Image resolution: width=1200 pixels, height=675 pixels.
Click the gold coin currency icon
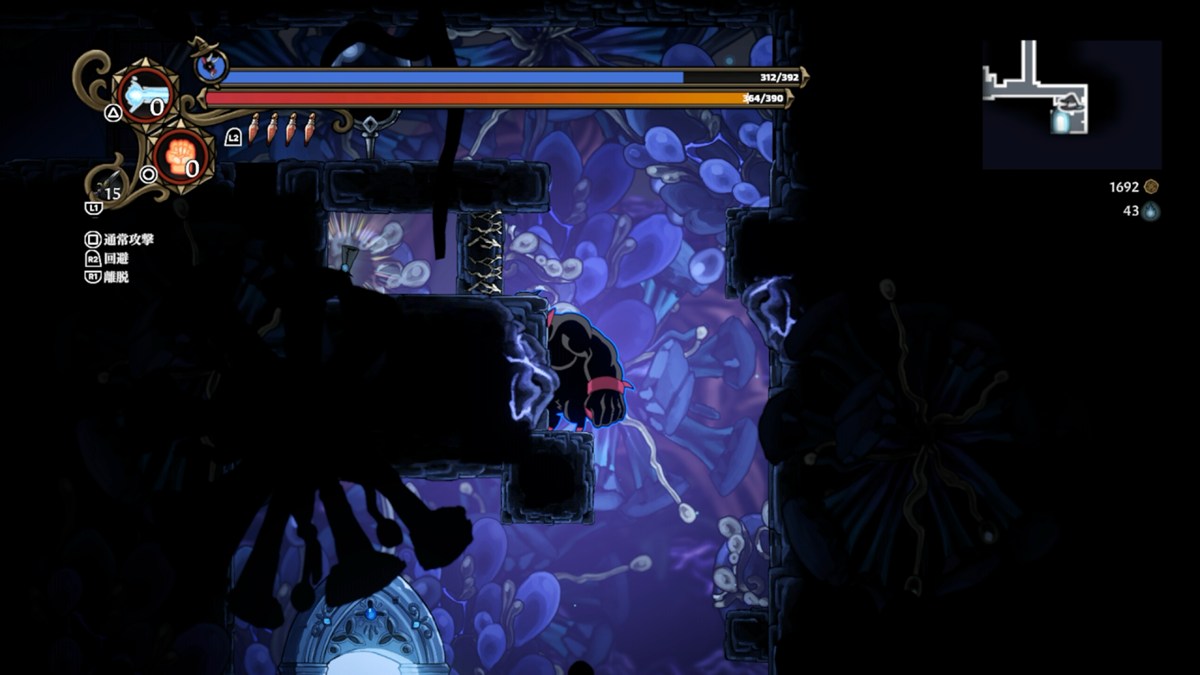click(1151, 187)
